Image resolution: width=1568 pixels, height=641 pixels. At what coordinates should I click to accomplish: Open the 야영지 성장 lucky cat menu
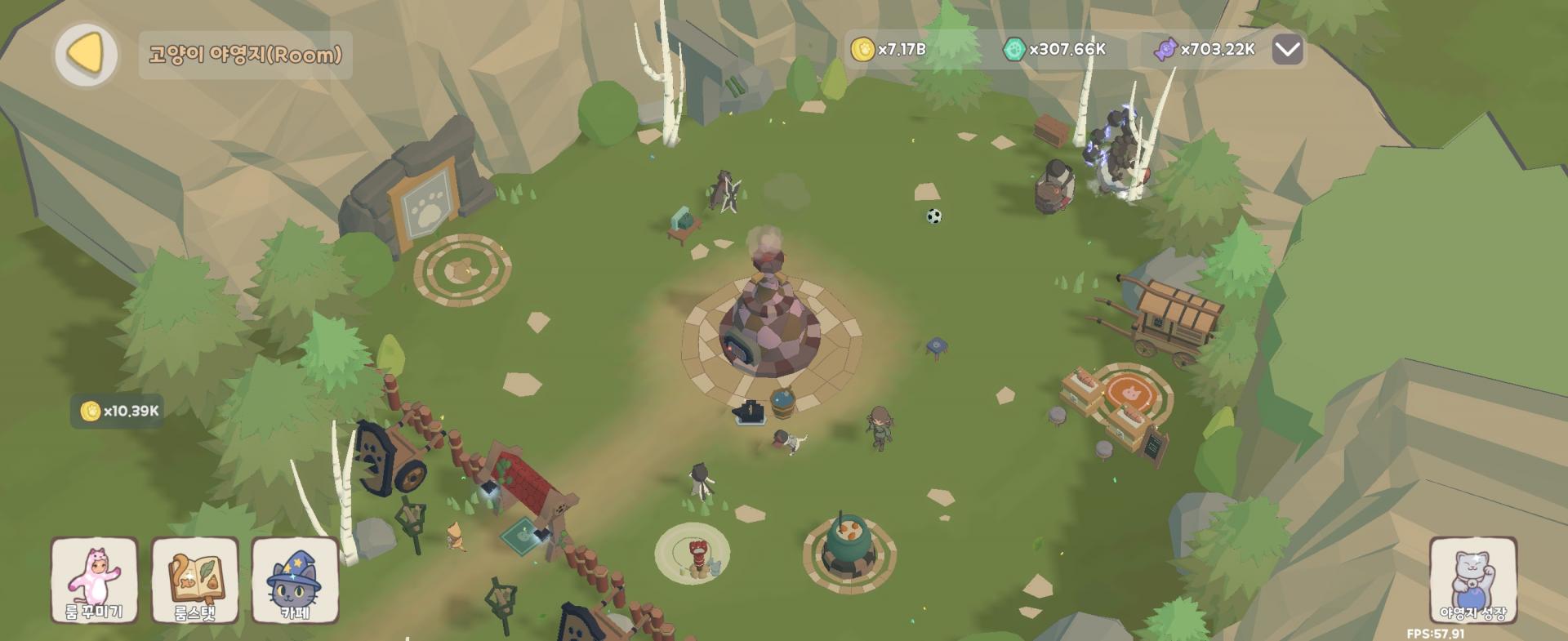pos(1472,580)
